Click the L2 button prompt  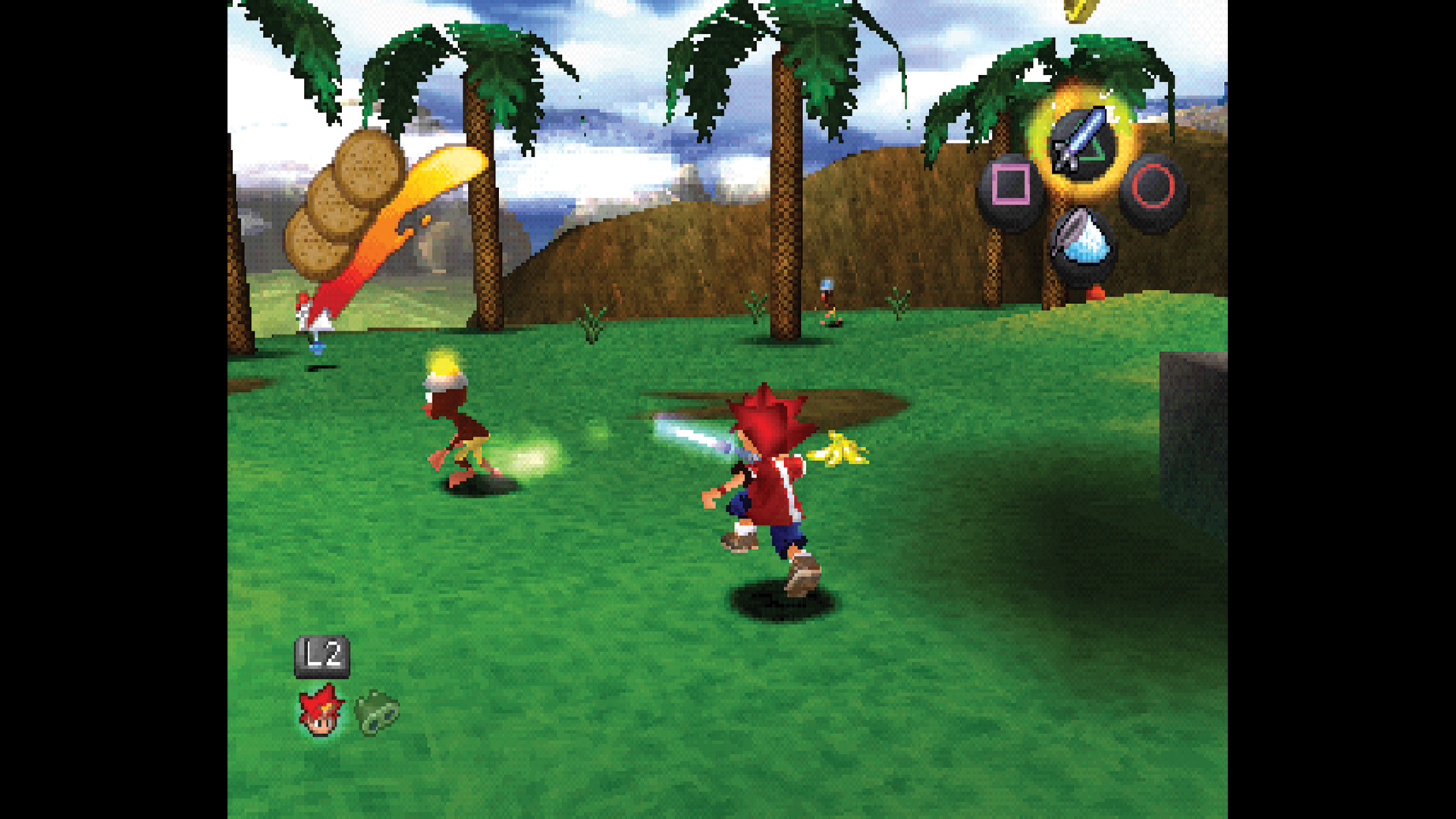tap(322, 654)
